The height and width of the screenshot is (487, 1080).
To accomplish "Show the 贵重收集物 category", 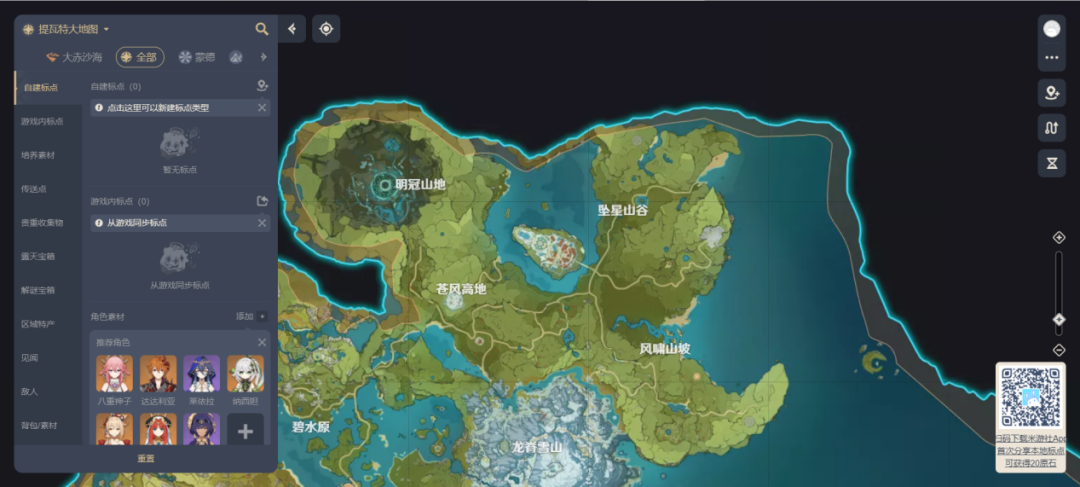I will pos(42,223).
